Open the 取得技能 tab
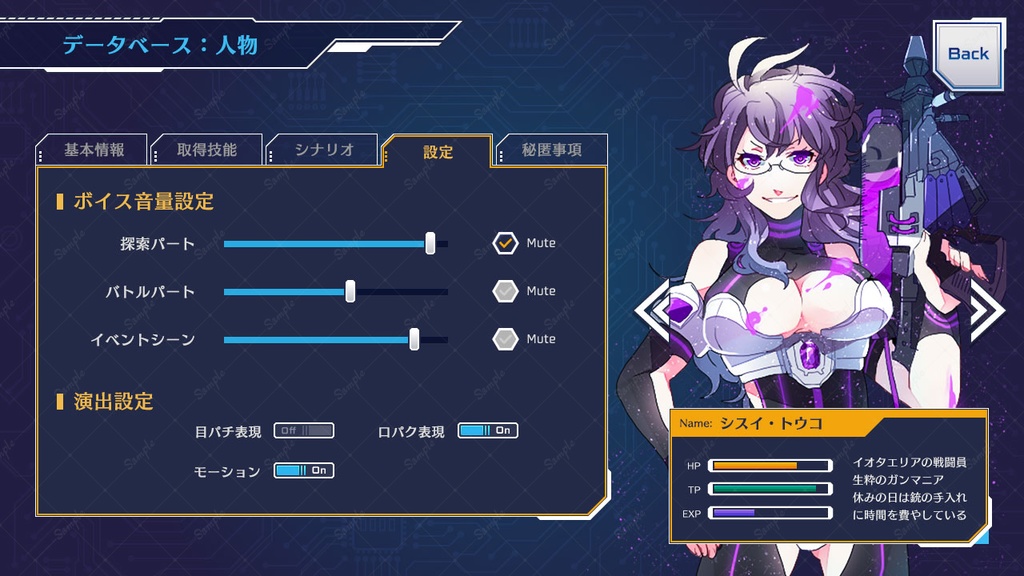This screenshot has height=576, width=1024. click(207, 150)
